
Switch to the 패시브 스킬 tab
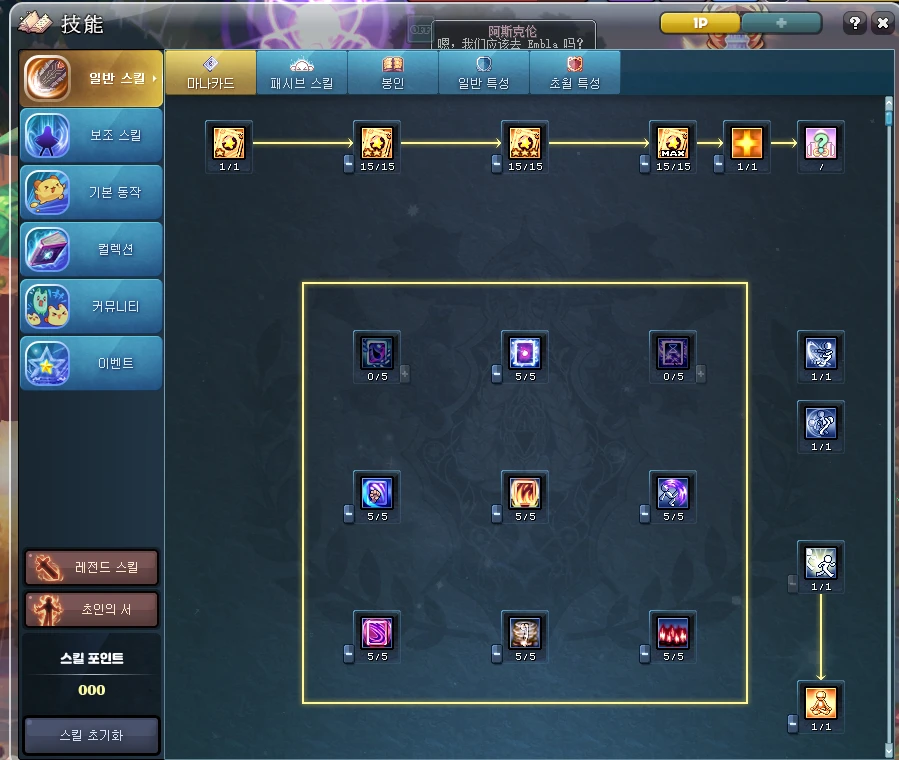pyautogui.click(x=302, y=73)
